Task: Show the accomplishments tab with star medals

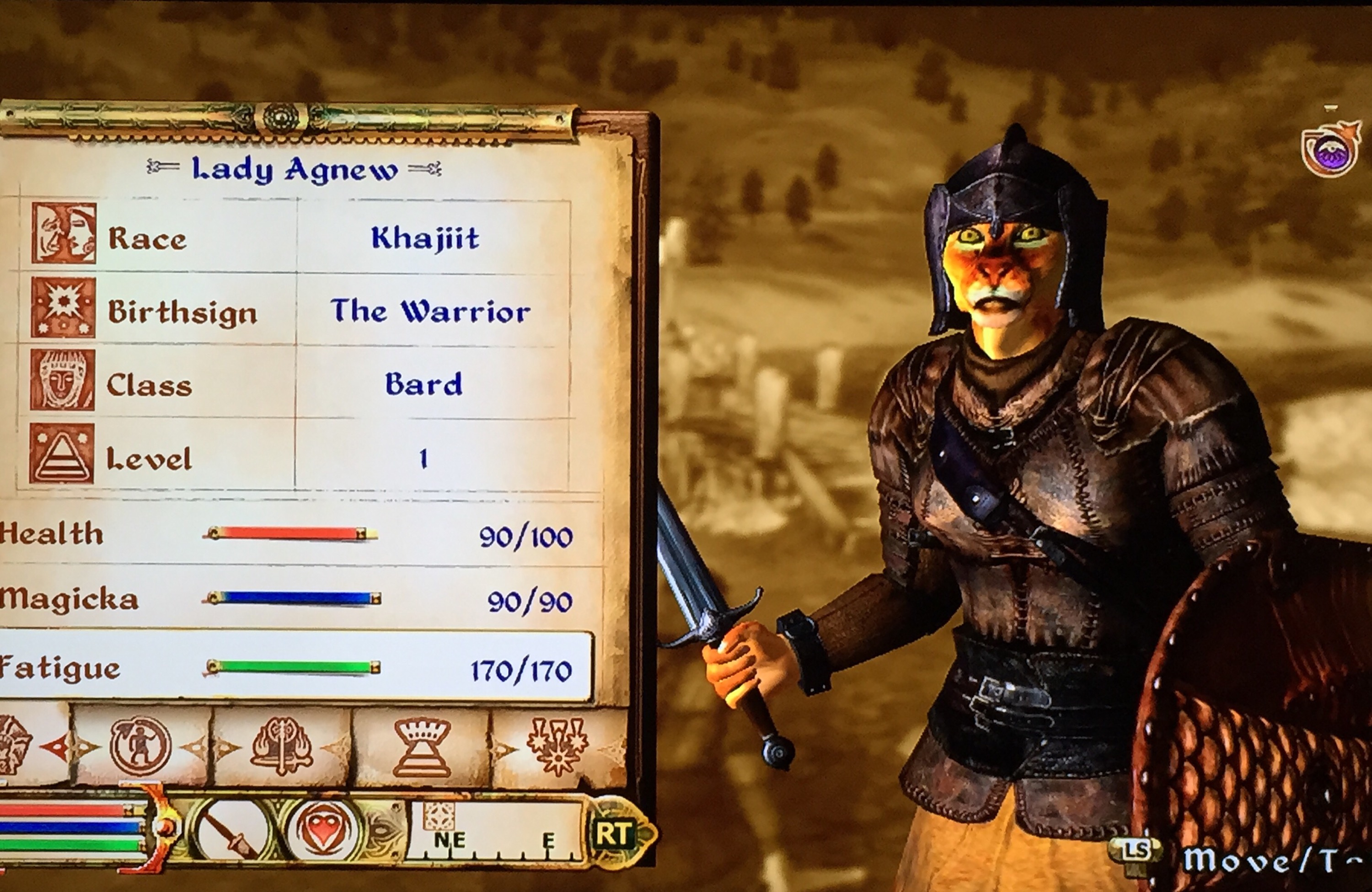Action: (x=557, y=747)
